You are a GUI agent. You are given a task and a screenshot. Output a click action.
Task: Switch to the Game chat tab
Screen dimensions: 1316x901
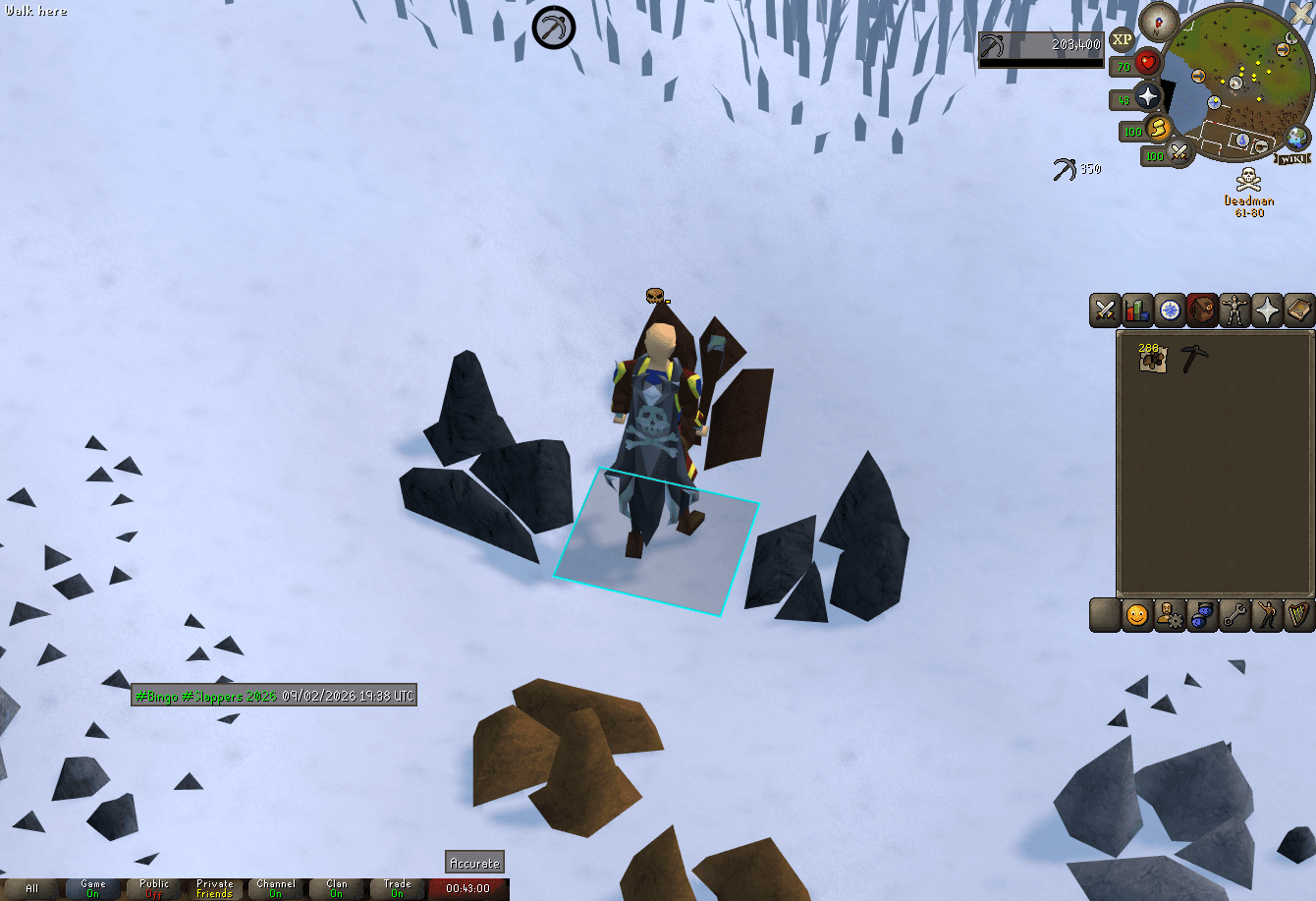click(92, 887)
